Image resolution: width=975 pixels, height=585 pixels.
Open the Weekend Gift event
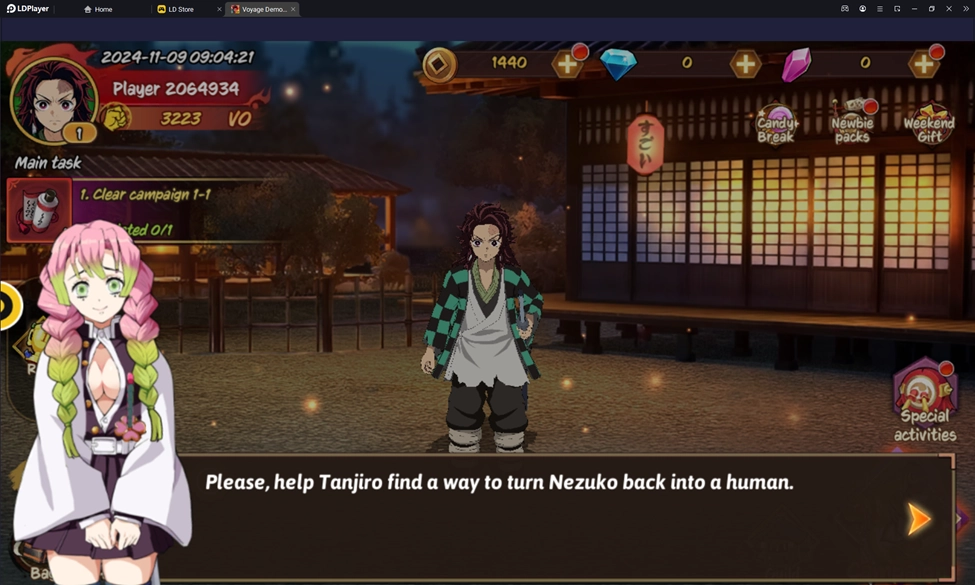[x=929, y=124]
